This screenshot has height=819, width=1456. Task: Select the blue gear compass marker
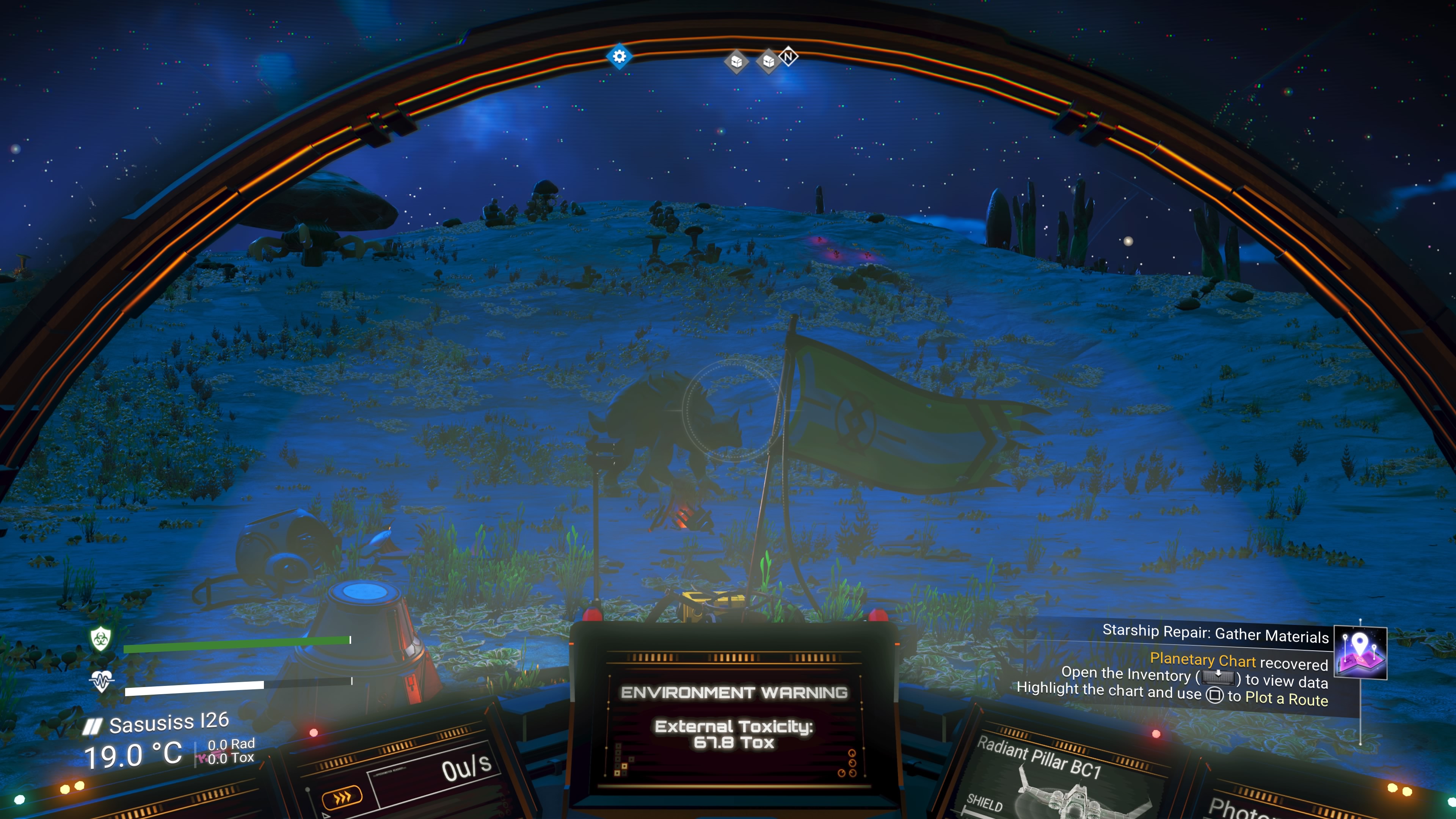point(619,56)
